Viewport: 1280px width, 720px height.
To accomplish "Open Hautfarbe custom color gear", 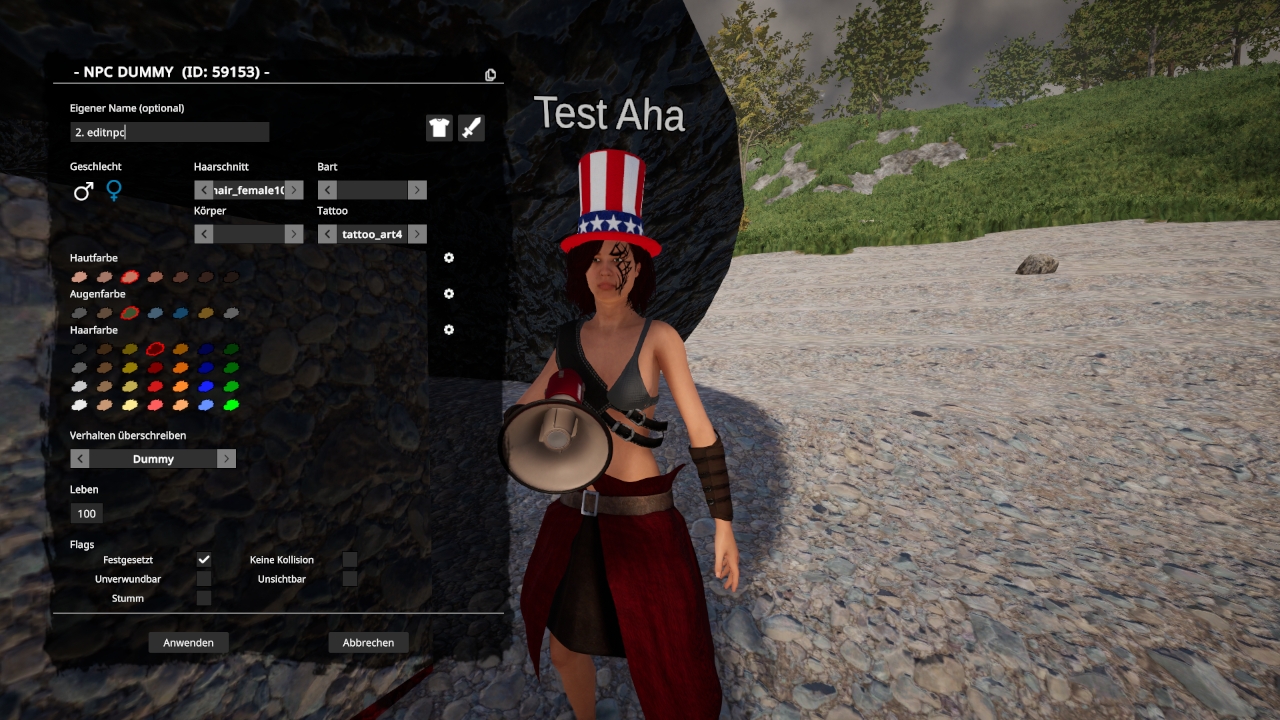I will (449, 258).
